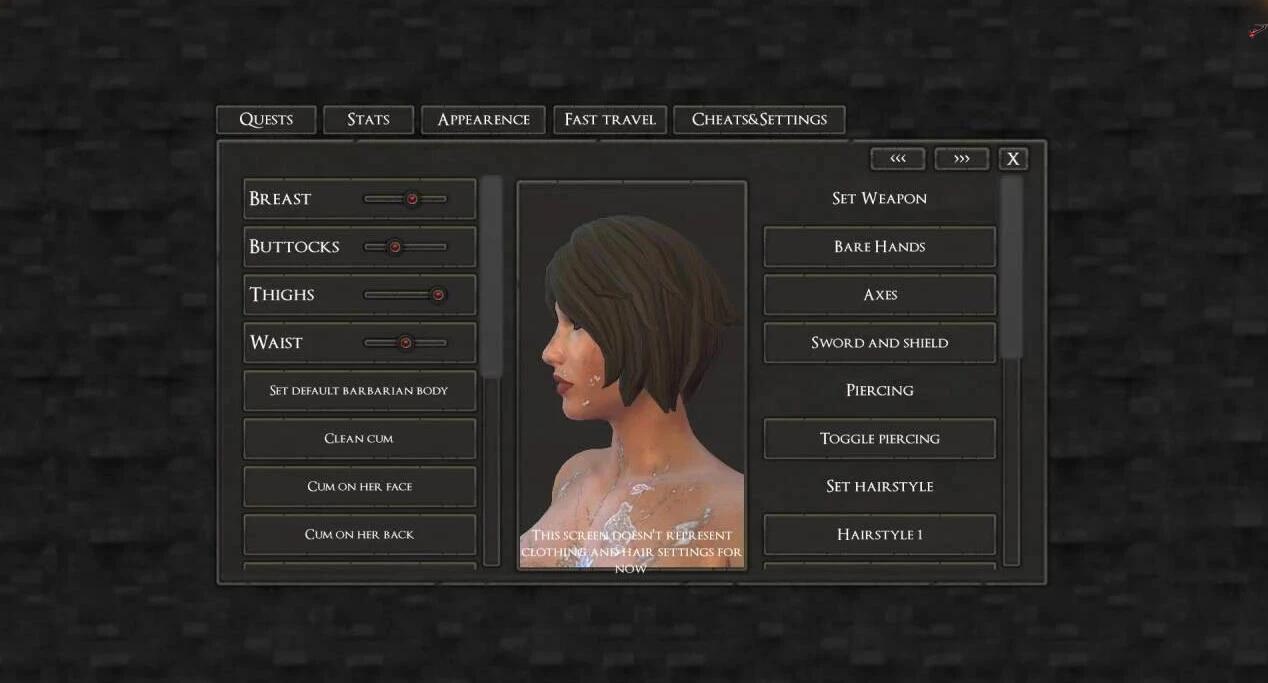
Task: Open the Quests tab
Action: tap(266, 120)
